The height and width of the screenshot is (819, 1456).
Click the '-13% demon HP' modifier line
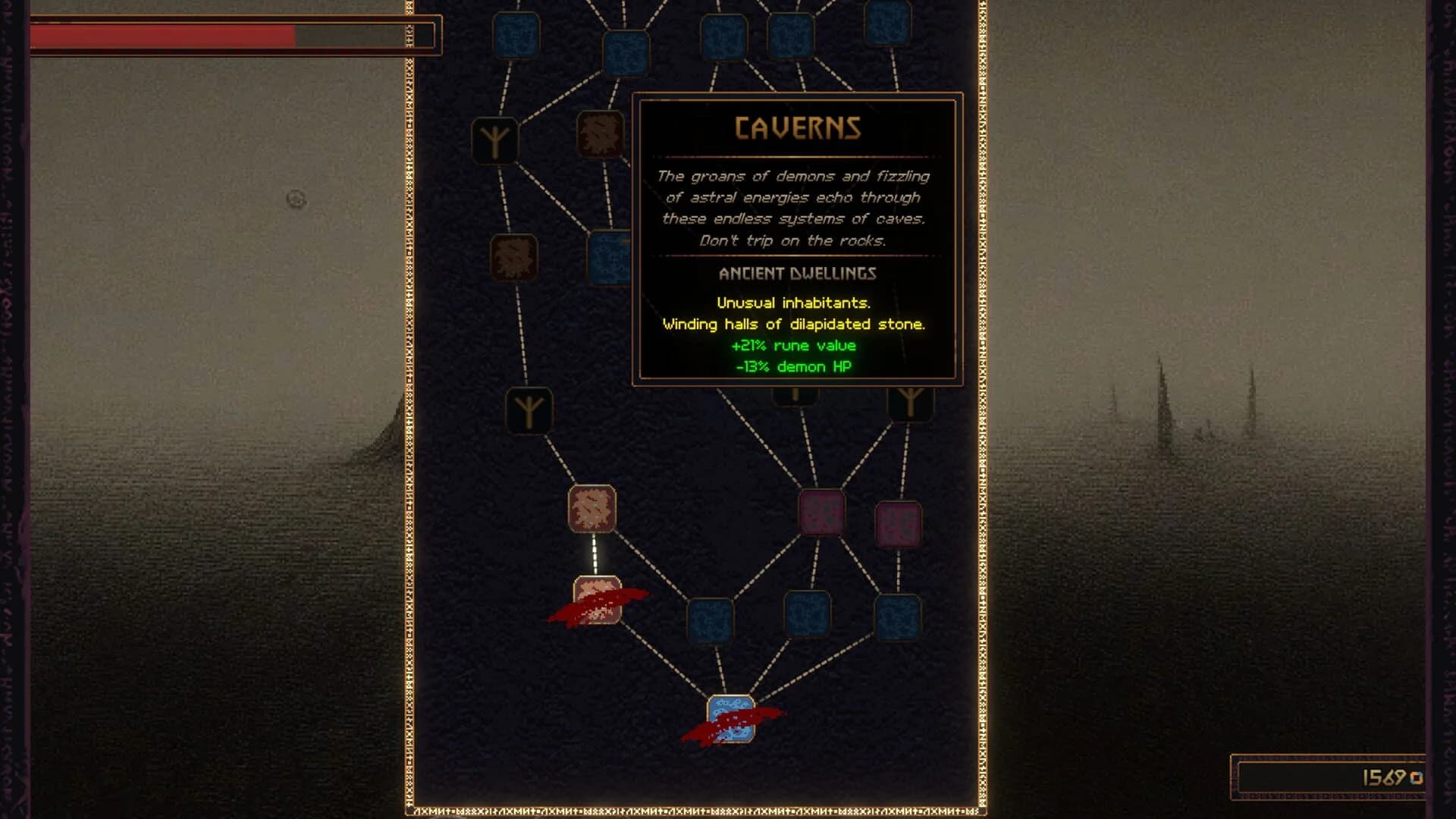click(795, 366)
